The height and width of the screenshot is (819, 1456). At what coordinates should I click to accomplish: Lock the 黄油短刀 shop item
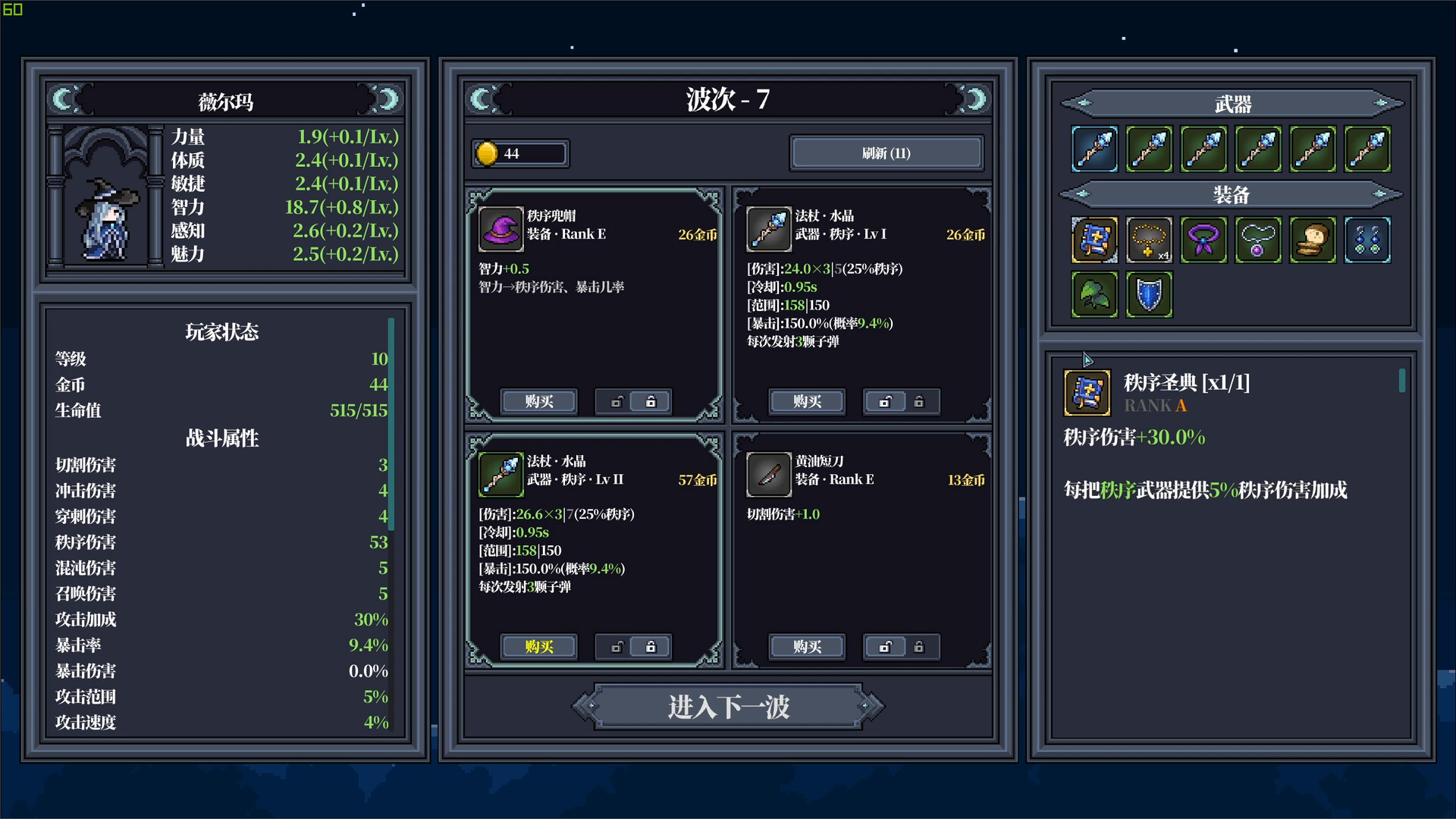click(x=919, y=647)
